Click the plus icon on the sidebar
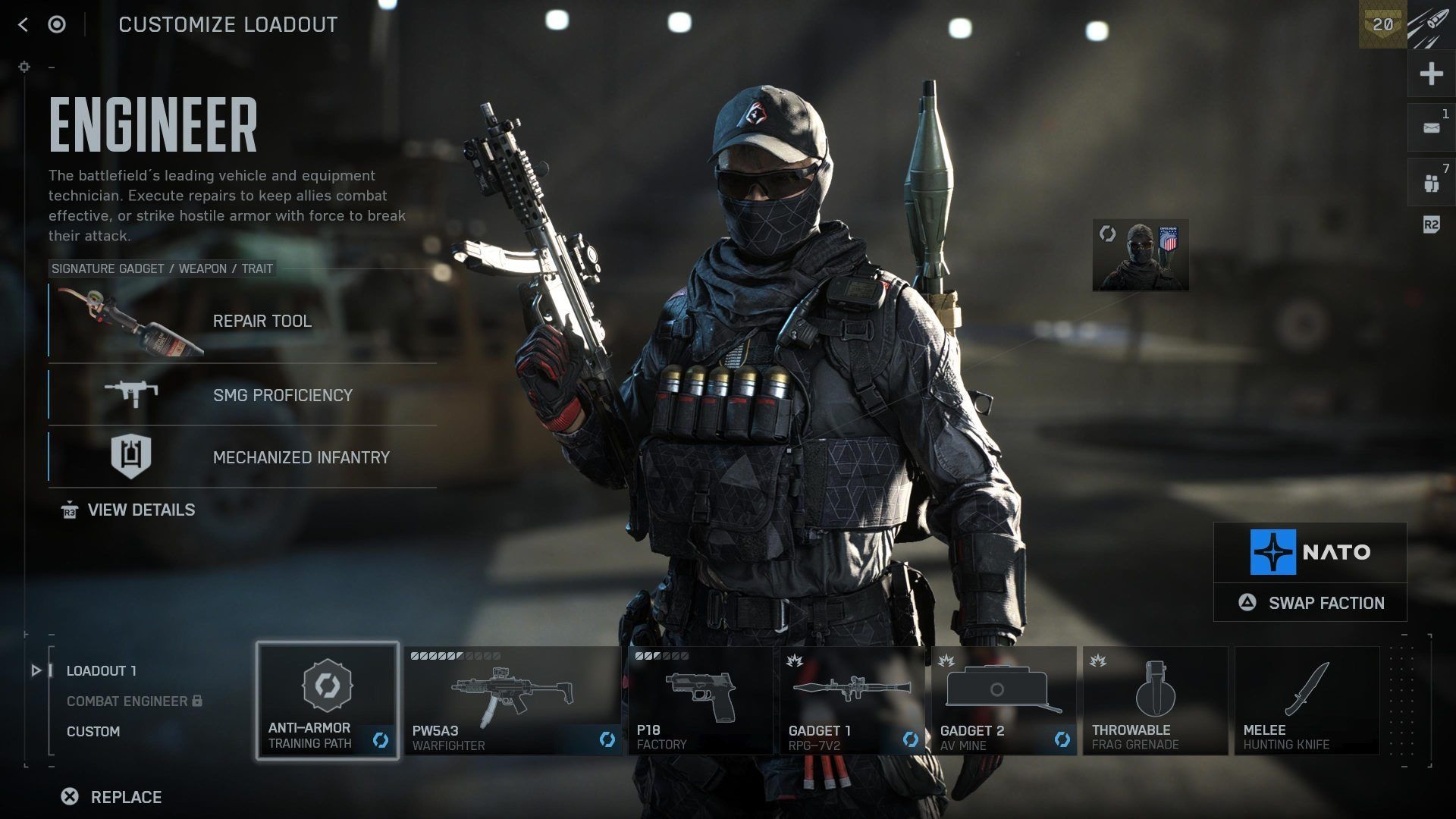 coord(1431,74)
